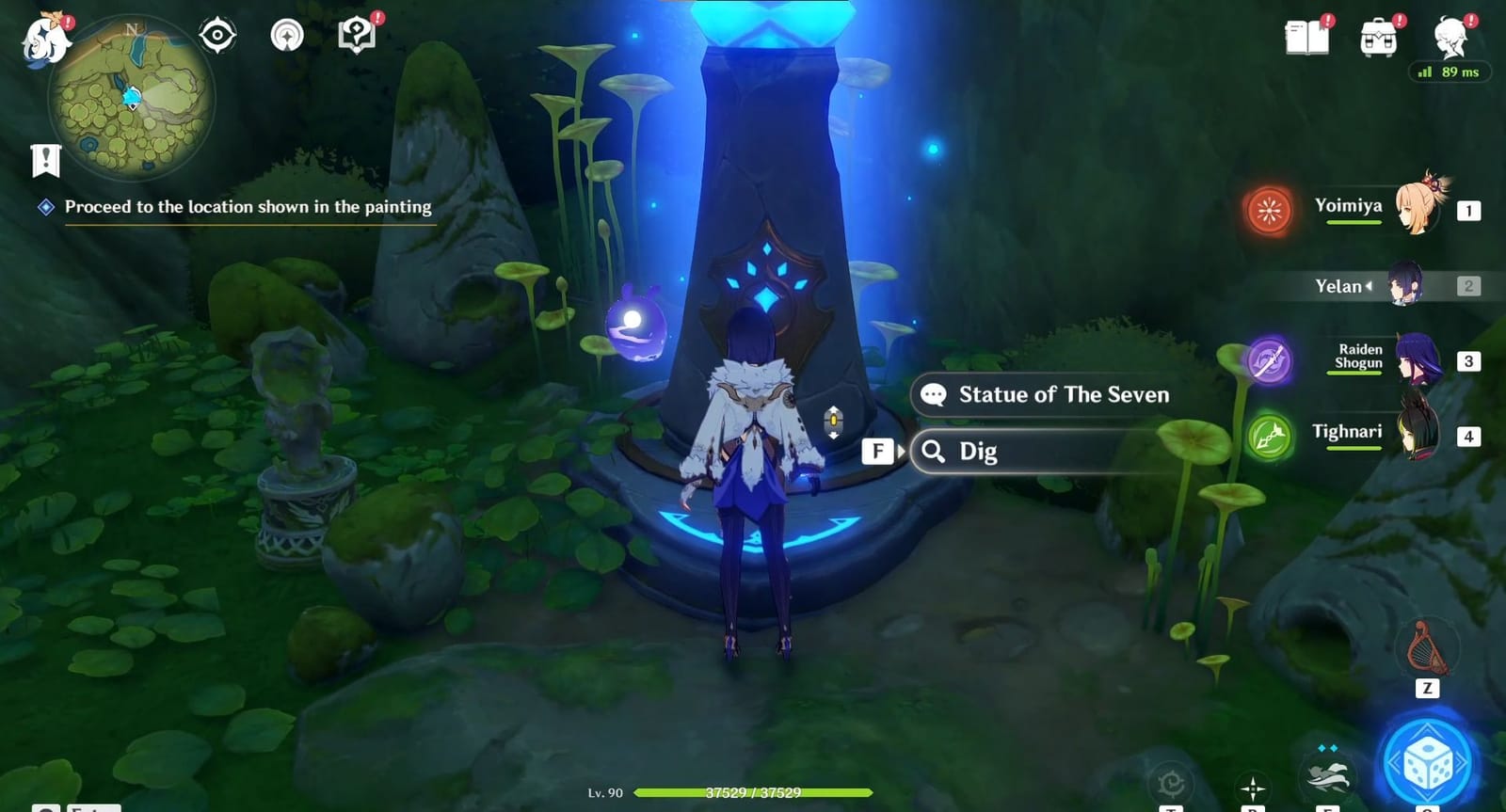Click the quest objective about the painting
The width and height of the screenshot is (1506, 812).
247,206
